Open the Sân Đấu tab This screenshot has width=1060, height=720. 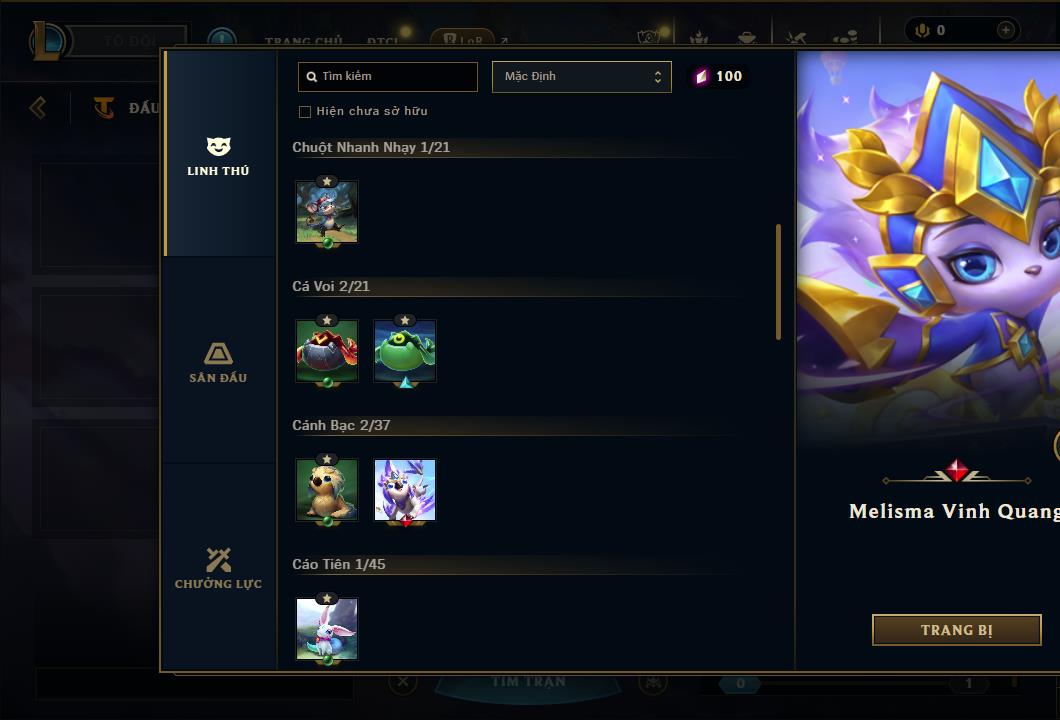coord(218,362)
